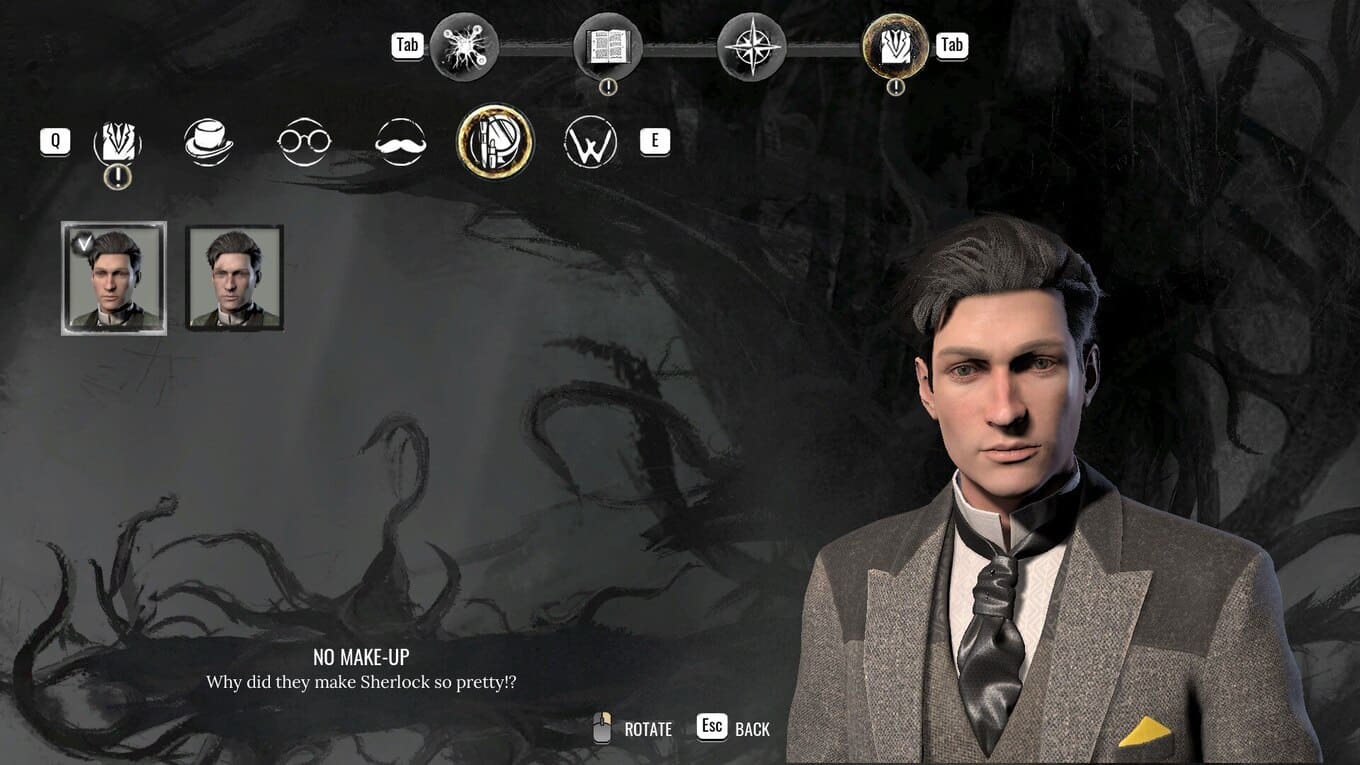Open the compass map tab
This screenshot has width=1360, height=765.
coord(751,46)
